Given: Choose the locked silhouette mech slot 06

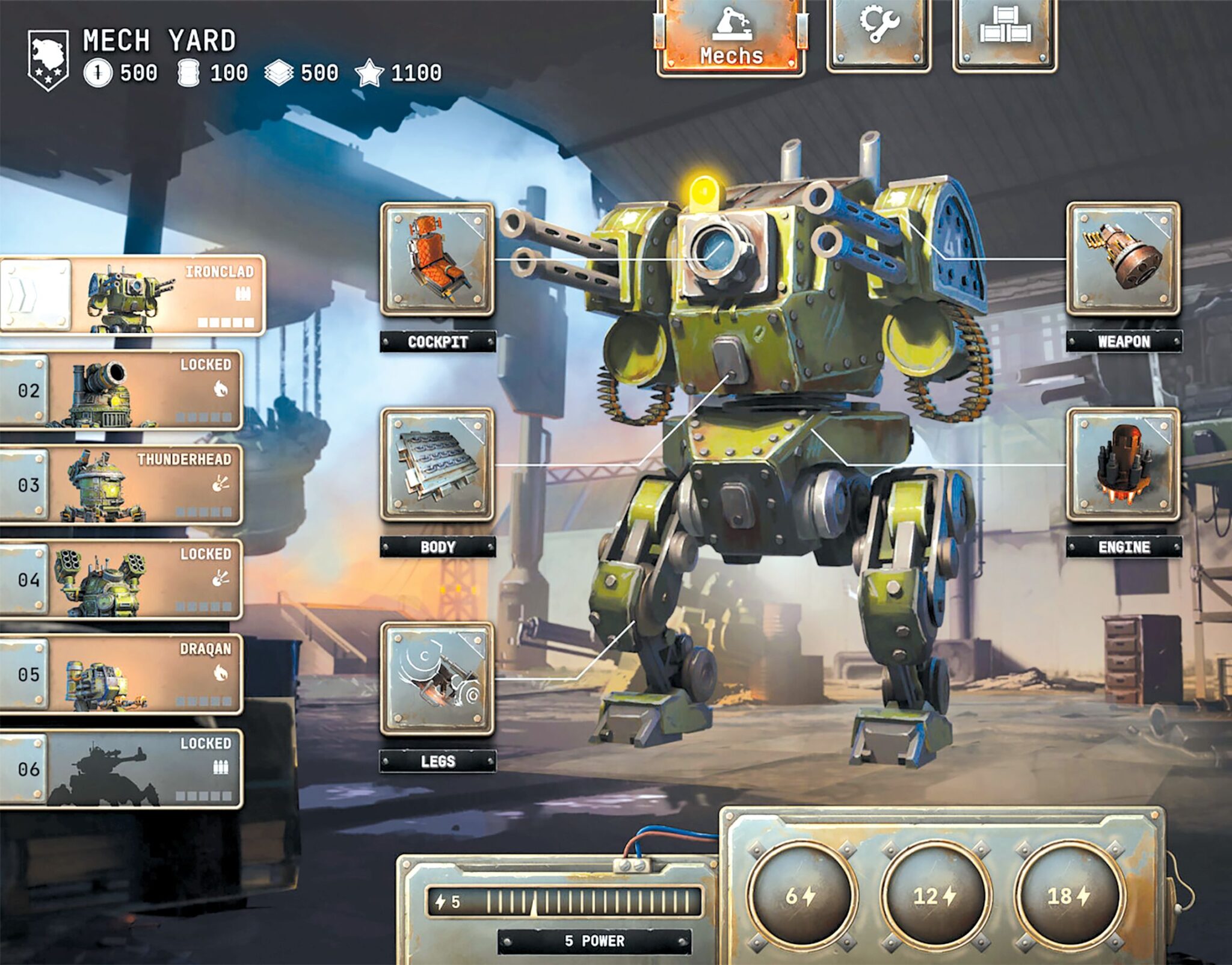Looking at the screenshot, I should 122,769.
